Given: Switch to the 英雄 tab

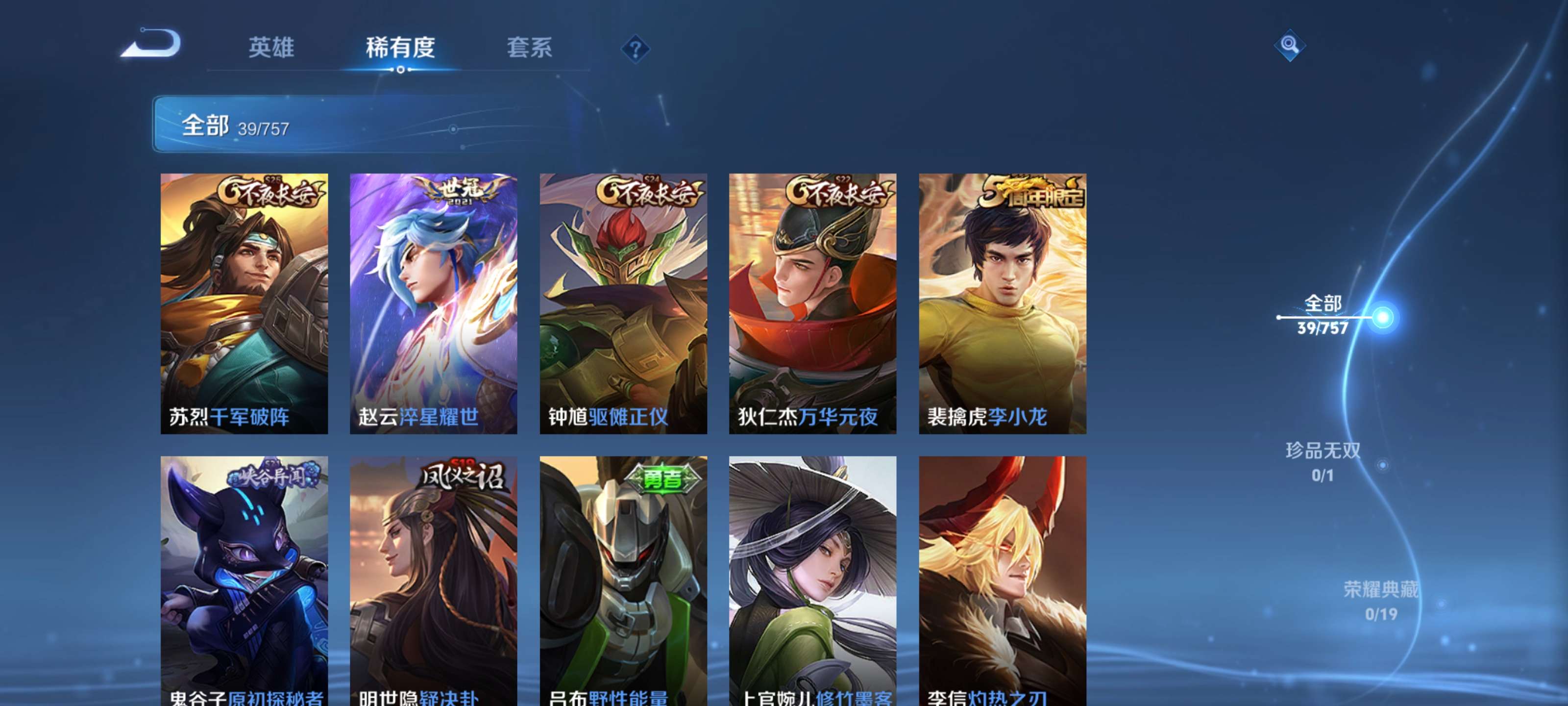Looking at the screenshot, I should pyautogui.click(x=271, y=49).
